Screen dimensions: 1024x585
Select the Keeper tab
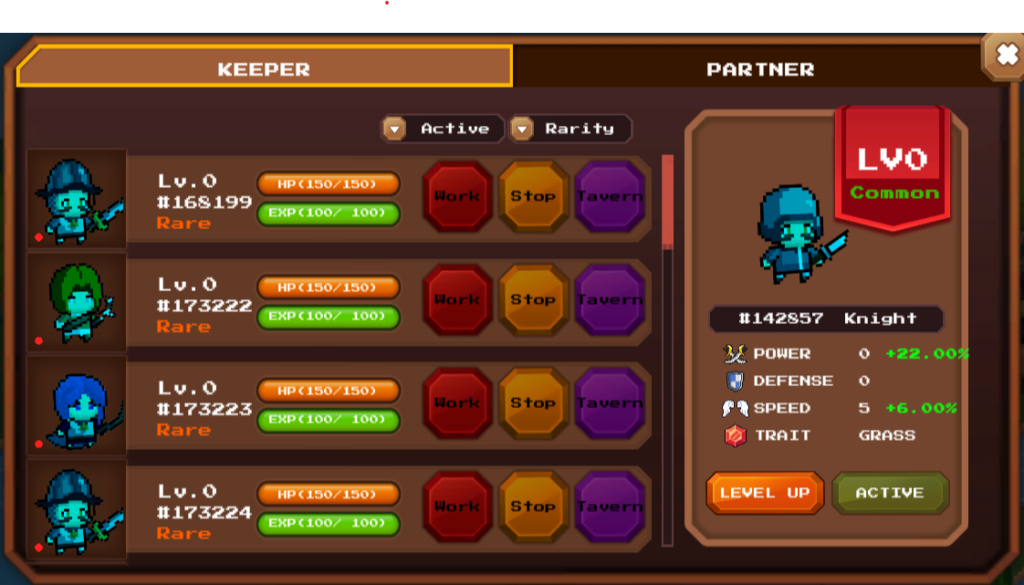coord(264,69)
